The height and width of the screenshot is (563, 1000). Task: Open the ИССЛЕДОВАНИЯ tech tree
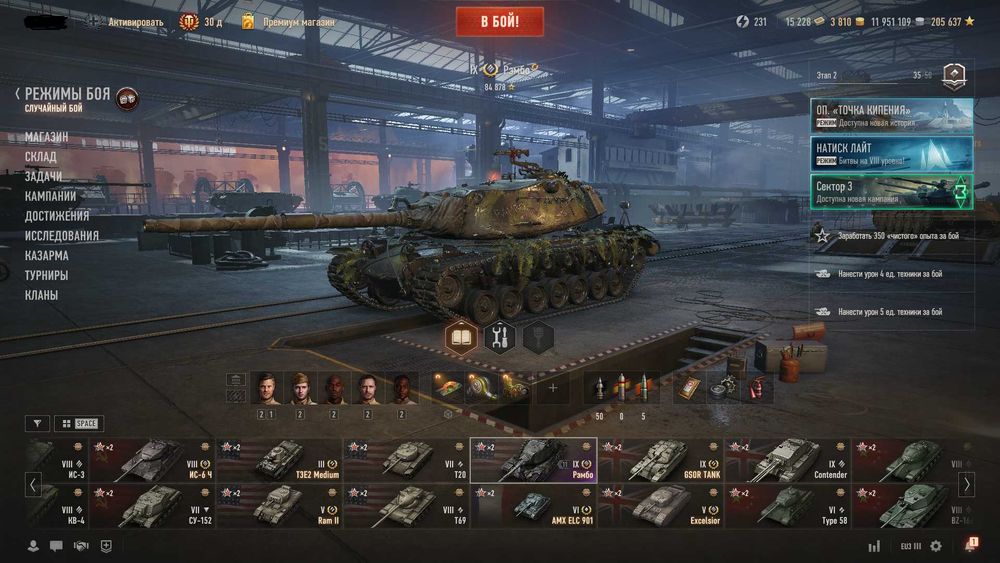coord(62,236)
